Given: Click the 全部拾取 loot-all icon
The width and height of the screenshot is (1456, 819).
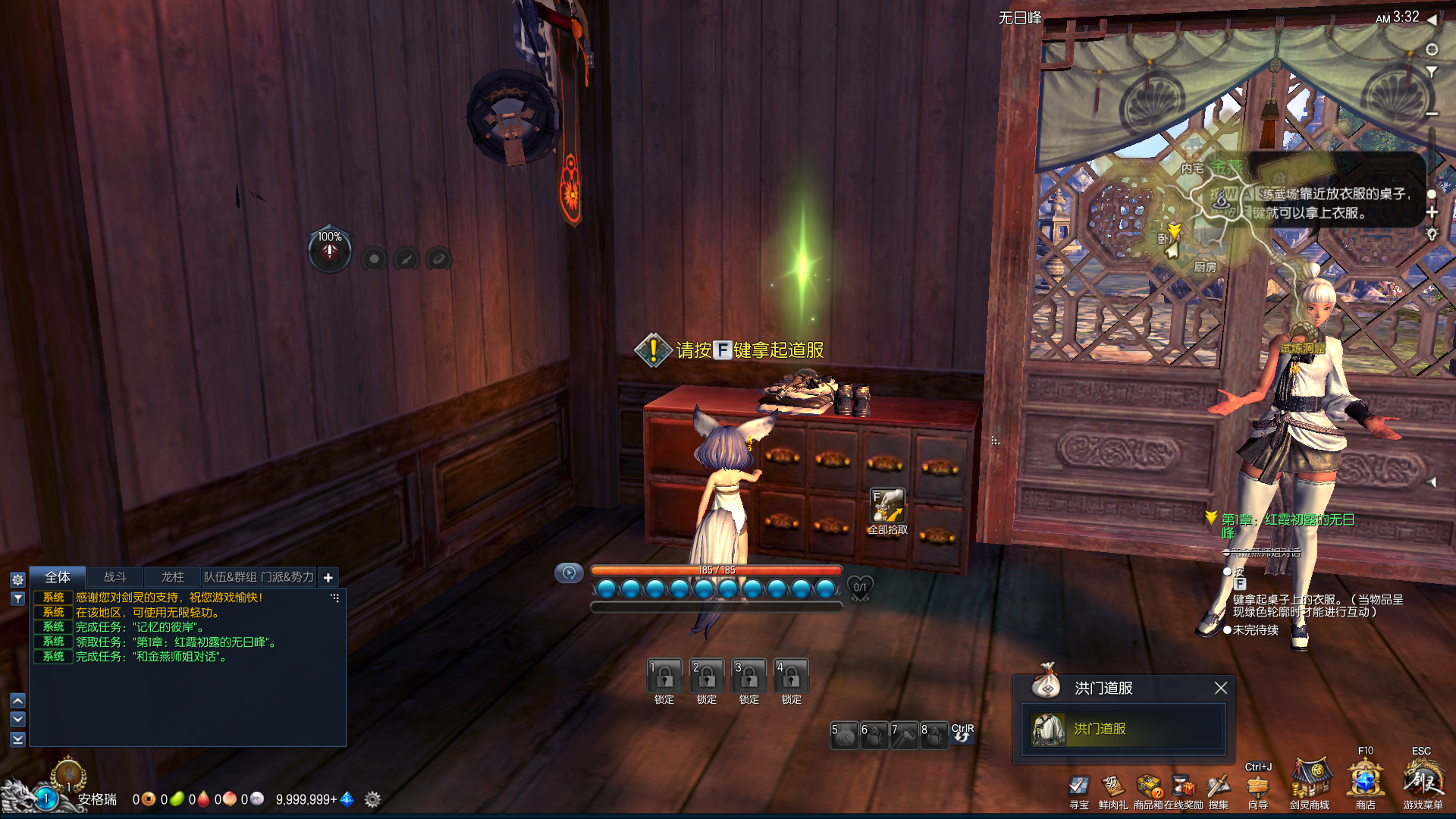Looking at the screenshot, I should (x=887, y=506).
